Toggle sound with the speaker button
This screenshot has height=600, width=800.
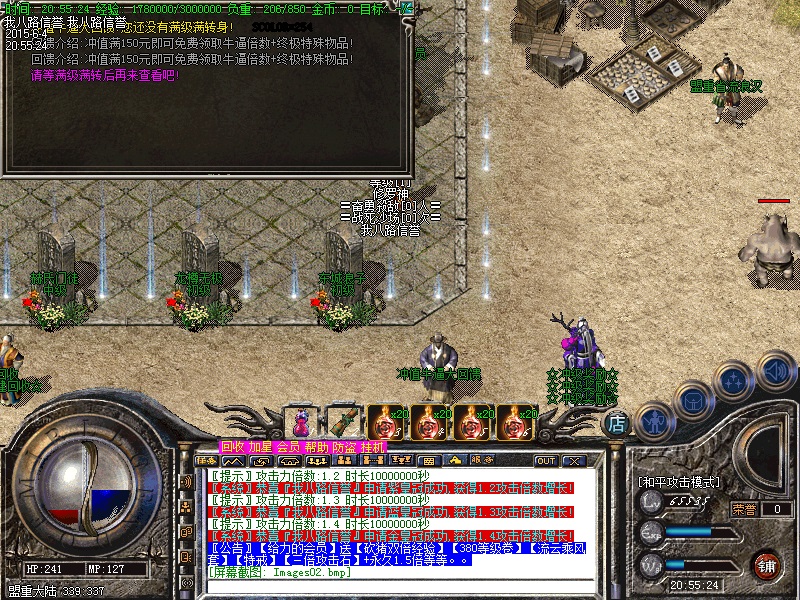coord(775,371)
